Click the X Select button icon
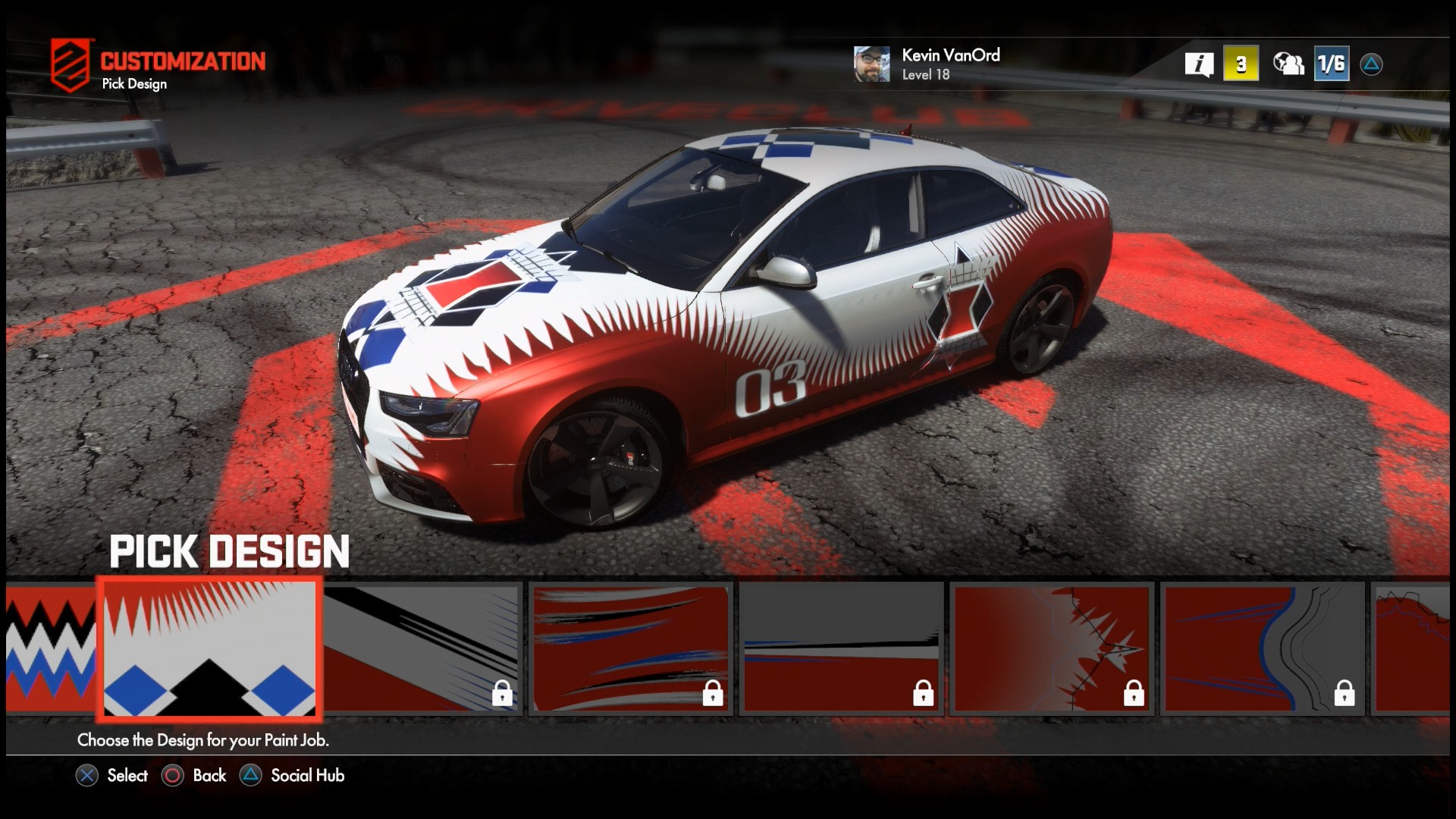The height and width of the screenshot is (819, 1456). click(89, 776)
